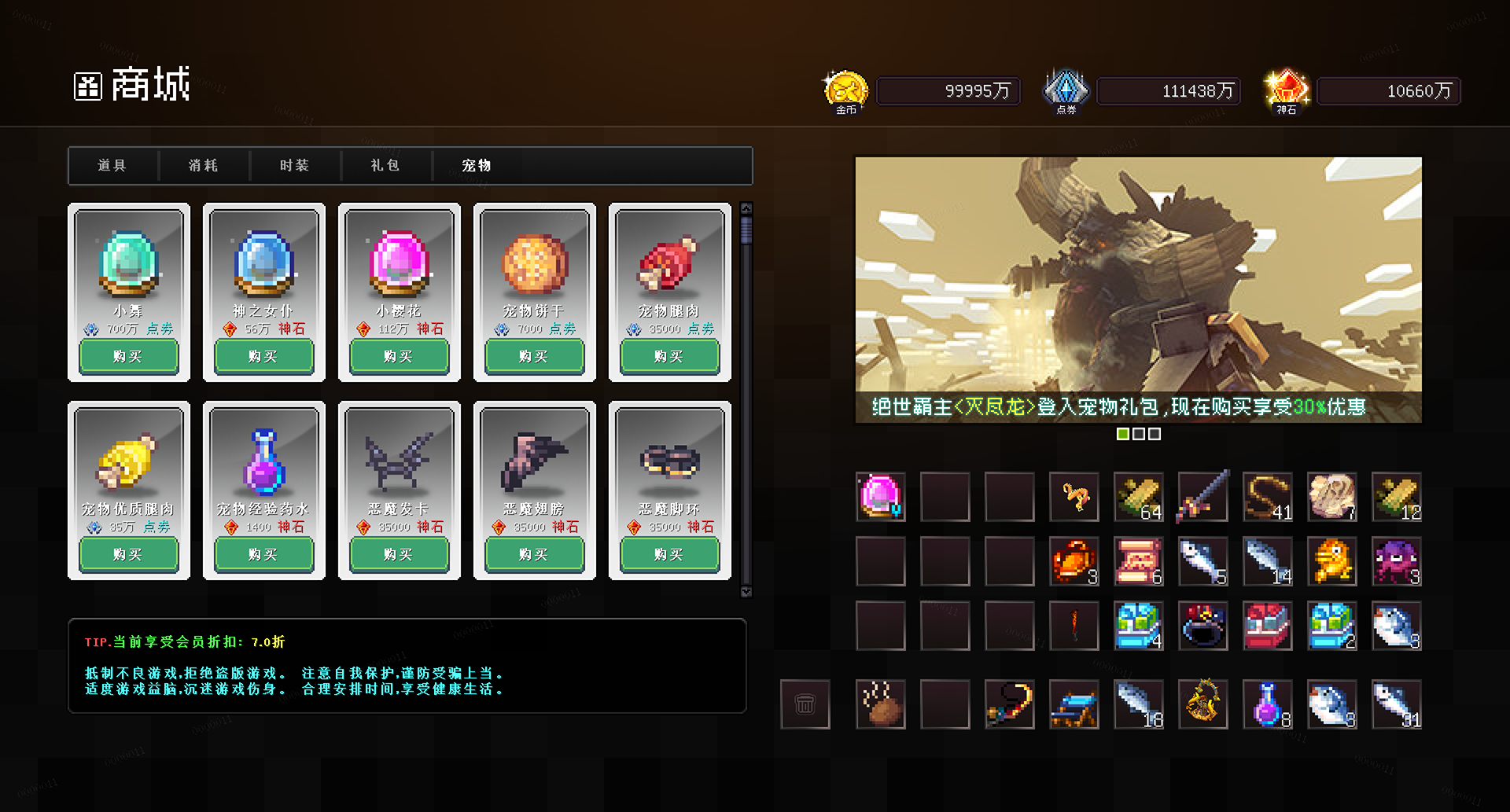The height and width of the screenshot is (812, 1510).
Task: Show the 礼包 category
Action: [386, 166]
